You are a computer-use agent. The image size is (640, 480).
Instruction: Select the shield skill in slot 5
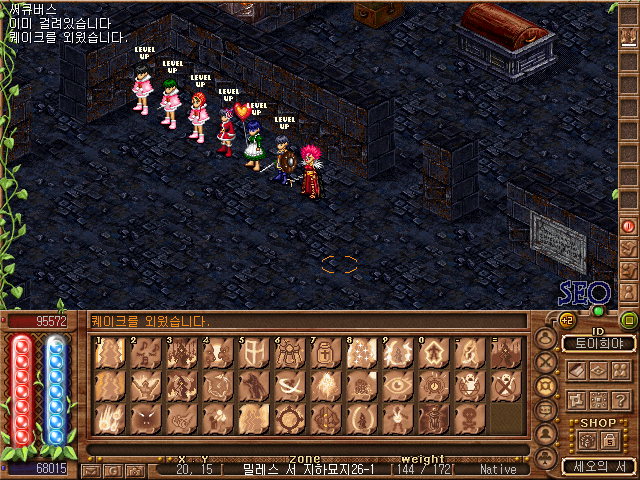click(x=253, y=355)
